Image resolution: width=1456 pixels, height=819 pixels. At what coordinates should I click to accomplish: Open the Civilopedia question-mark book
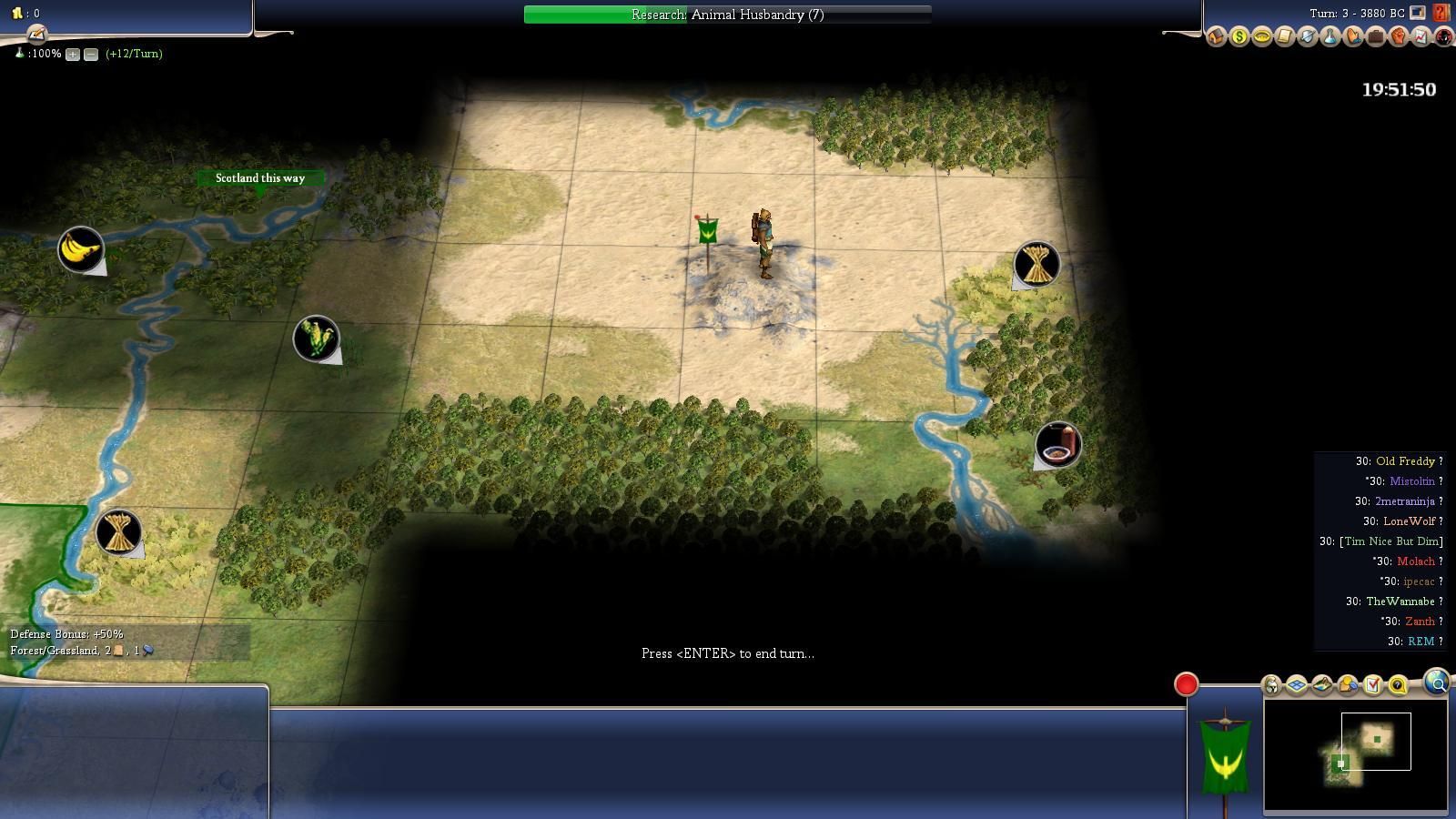[1441, 13]
